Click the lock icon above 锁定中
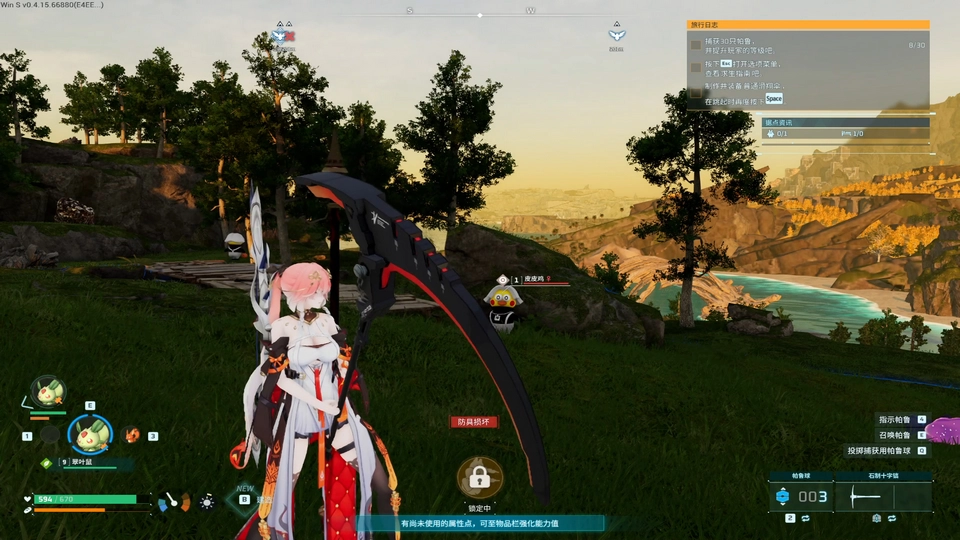 click(x=479, y=477)
